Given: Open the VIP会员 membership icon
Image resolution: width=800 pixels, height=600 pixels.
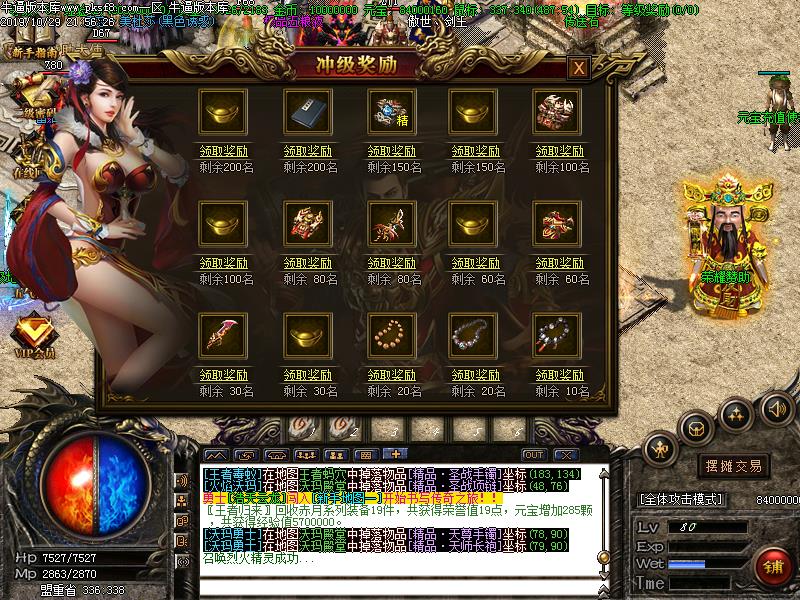Looking at the screenshot, I should pos(35,333).
